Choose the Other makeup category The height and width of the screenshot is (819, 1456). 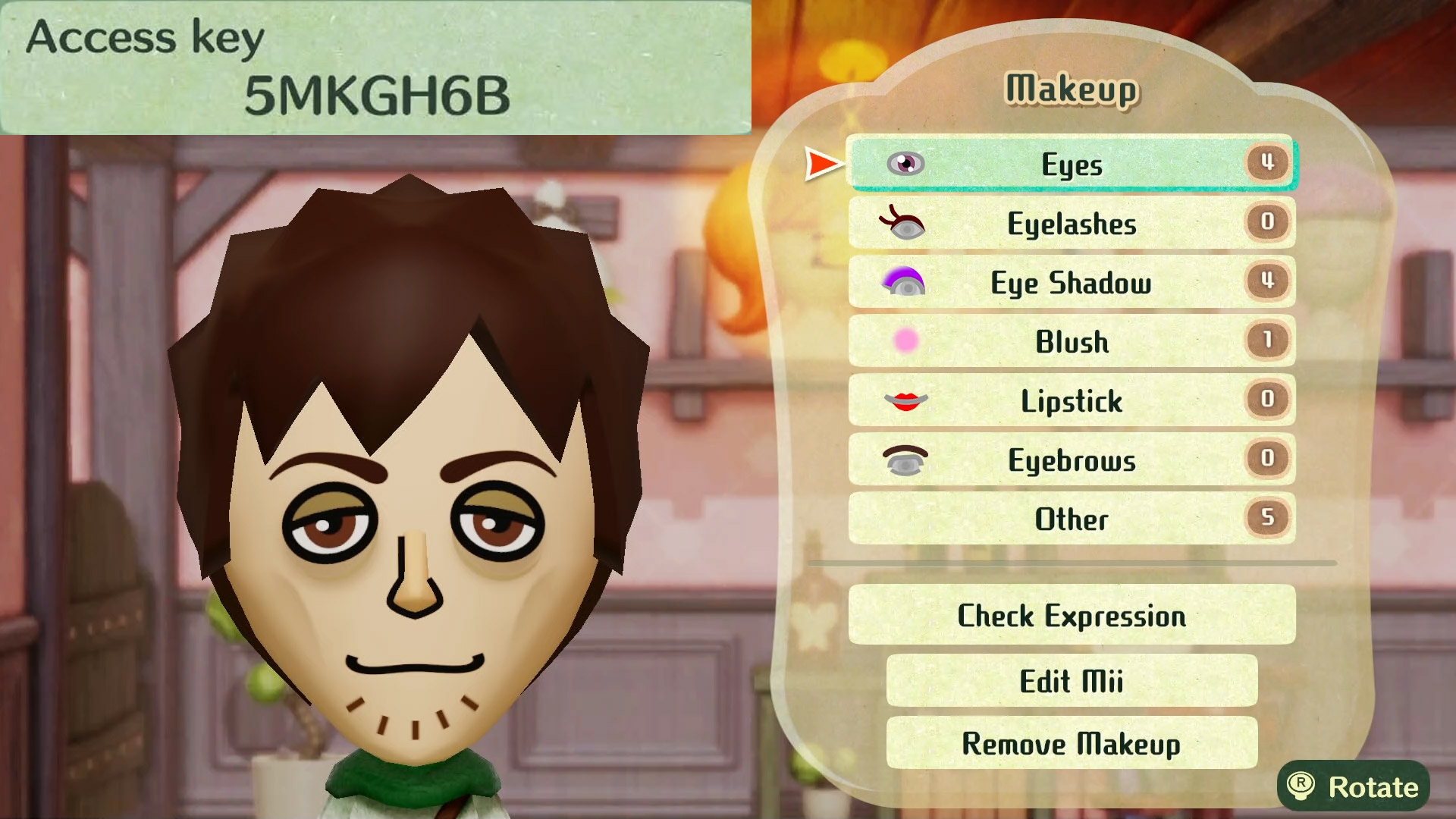point(1071,519)
